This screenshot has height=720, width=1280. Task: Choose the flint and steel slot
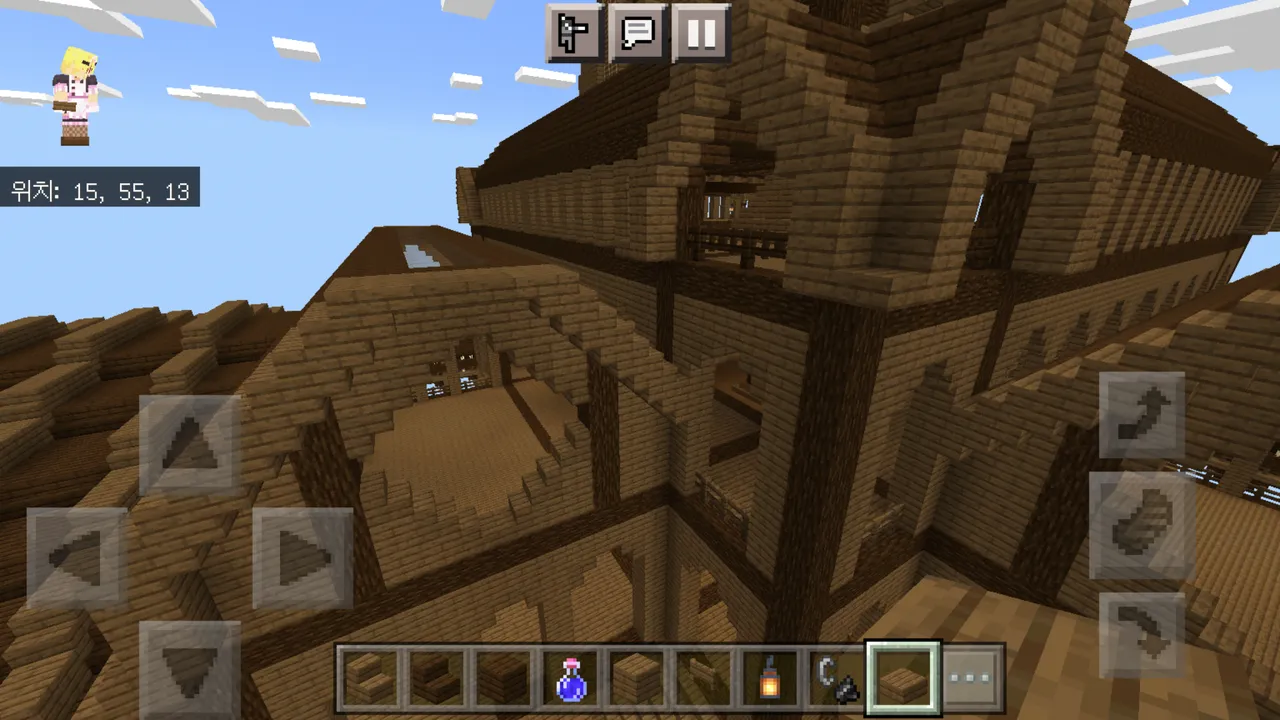tap(836, 678)
